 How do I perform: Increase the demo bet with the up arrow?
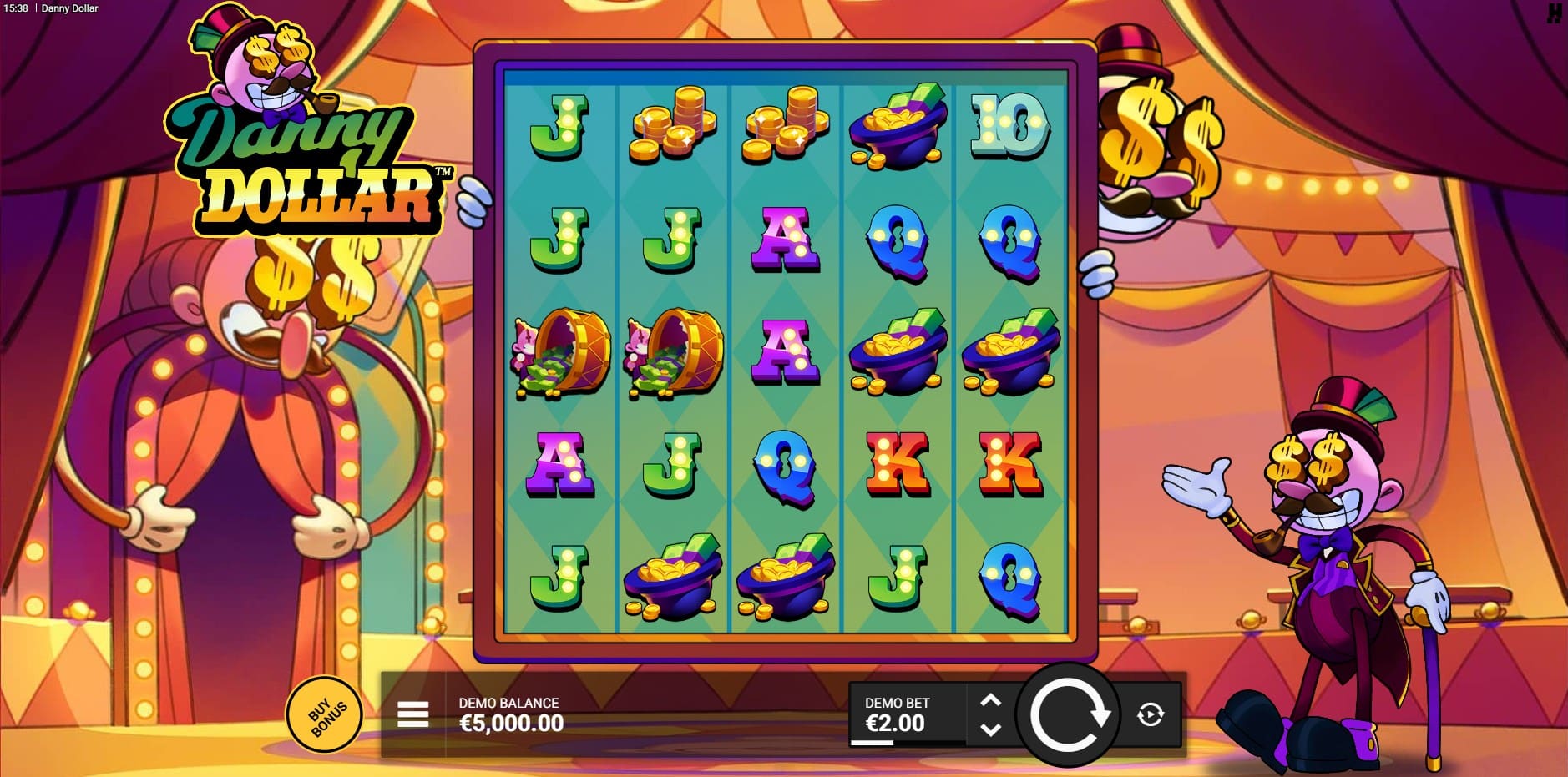tap(990, 701)
